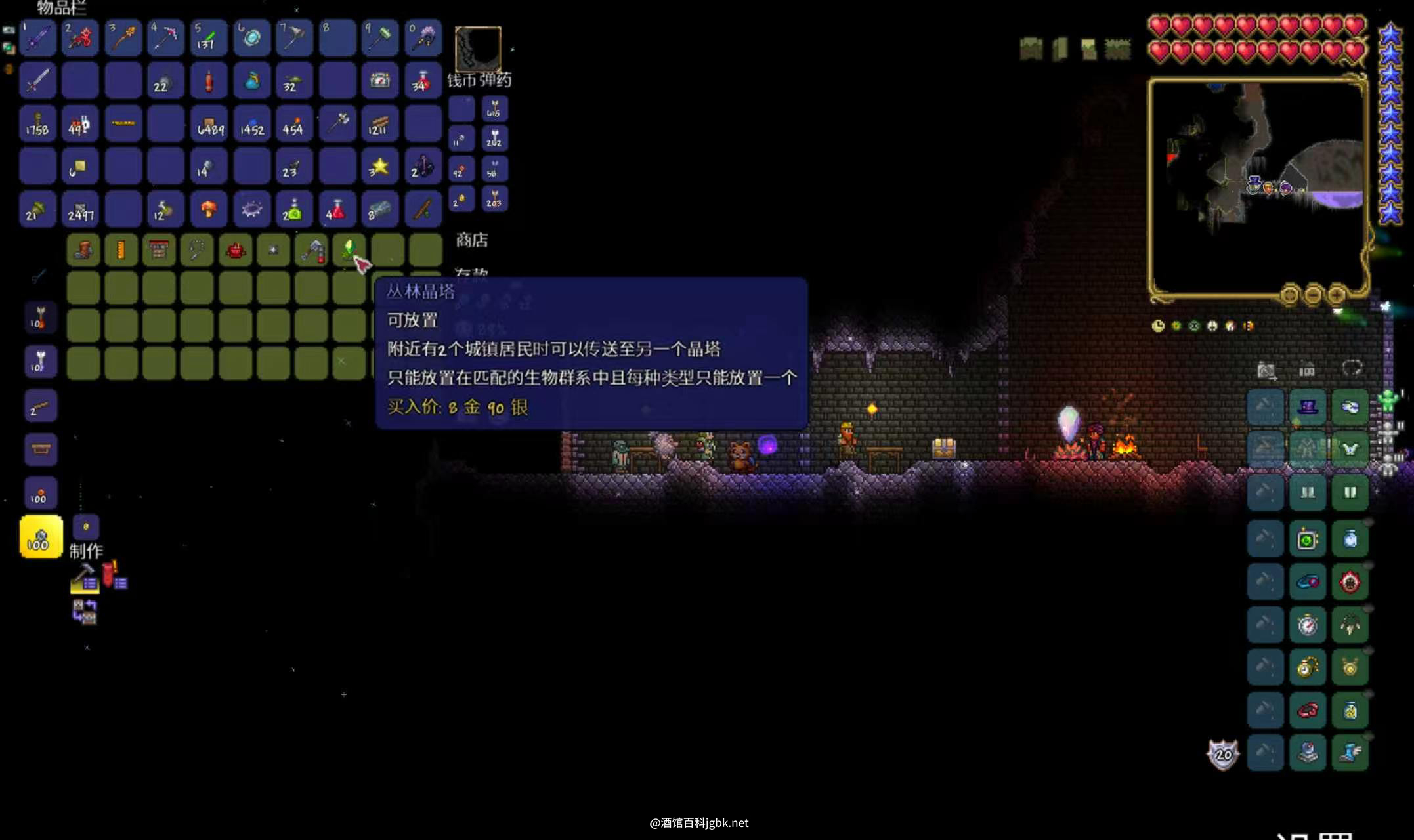Zoom in the minimap with plus button
1414x840 pixels.
pyautogui.click(x=1337, y=295)
